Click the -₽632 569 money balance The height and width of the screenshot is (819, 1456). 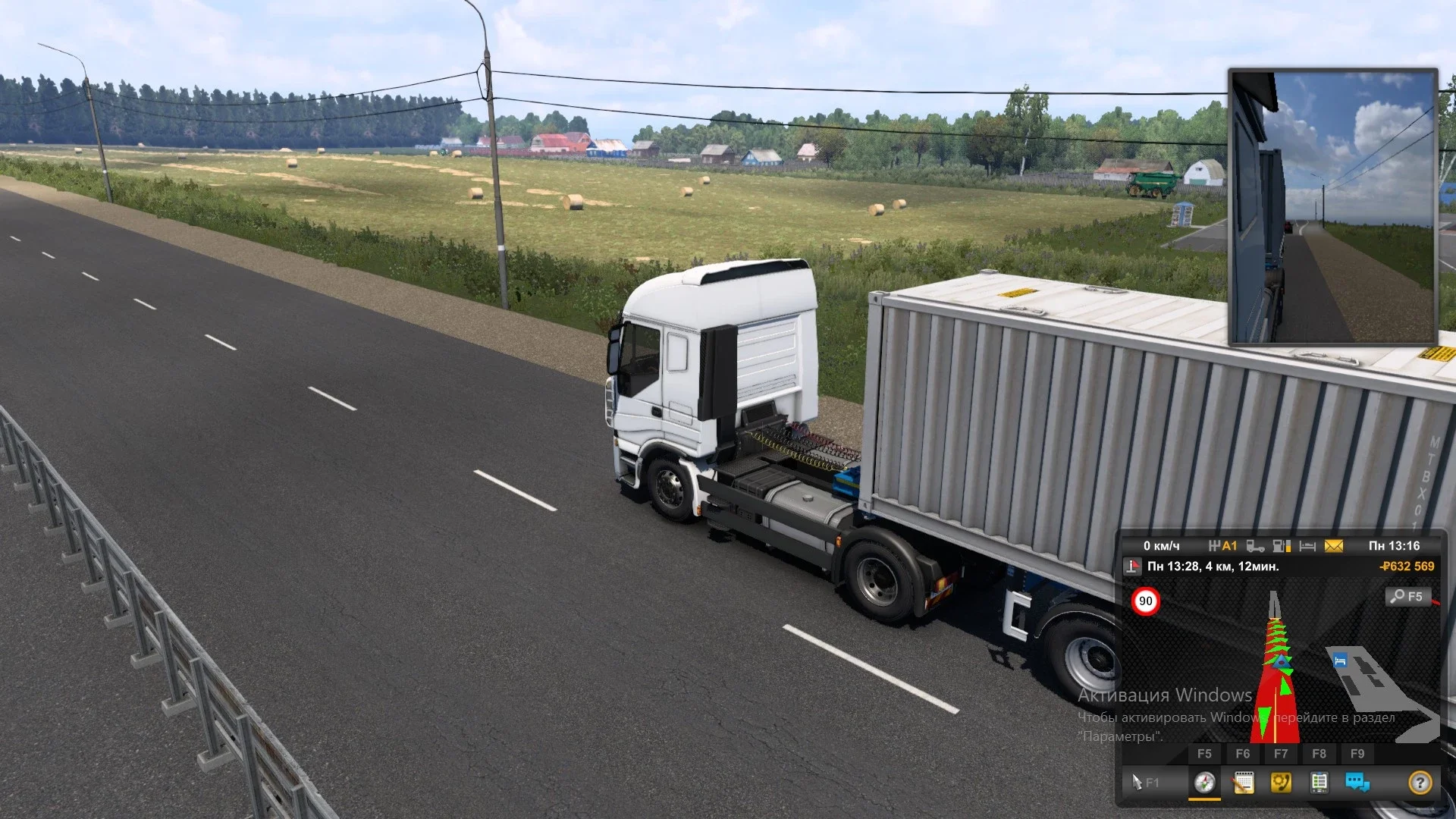pyautogui.click(x=1407, y=566)
